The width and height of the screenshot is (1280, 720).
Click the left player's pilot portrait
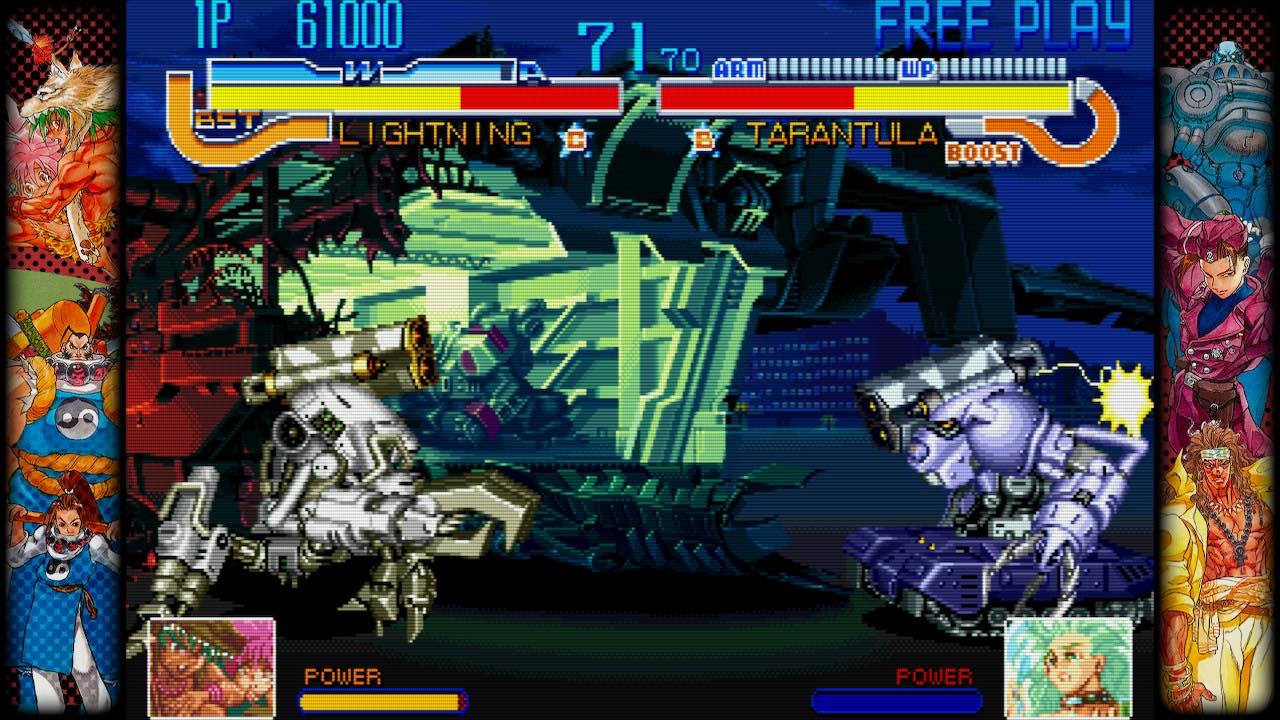coord(212,667)
